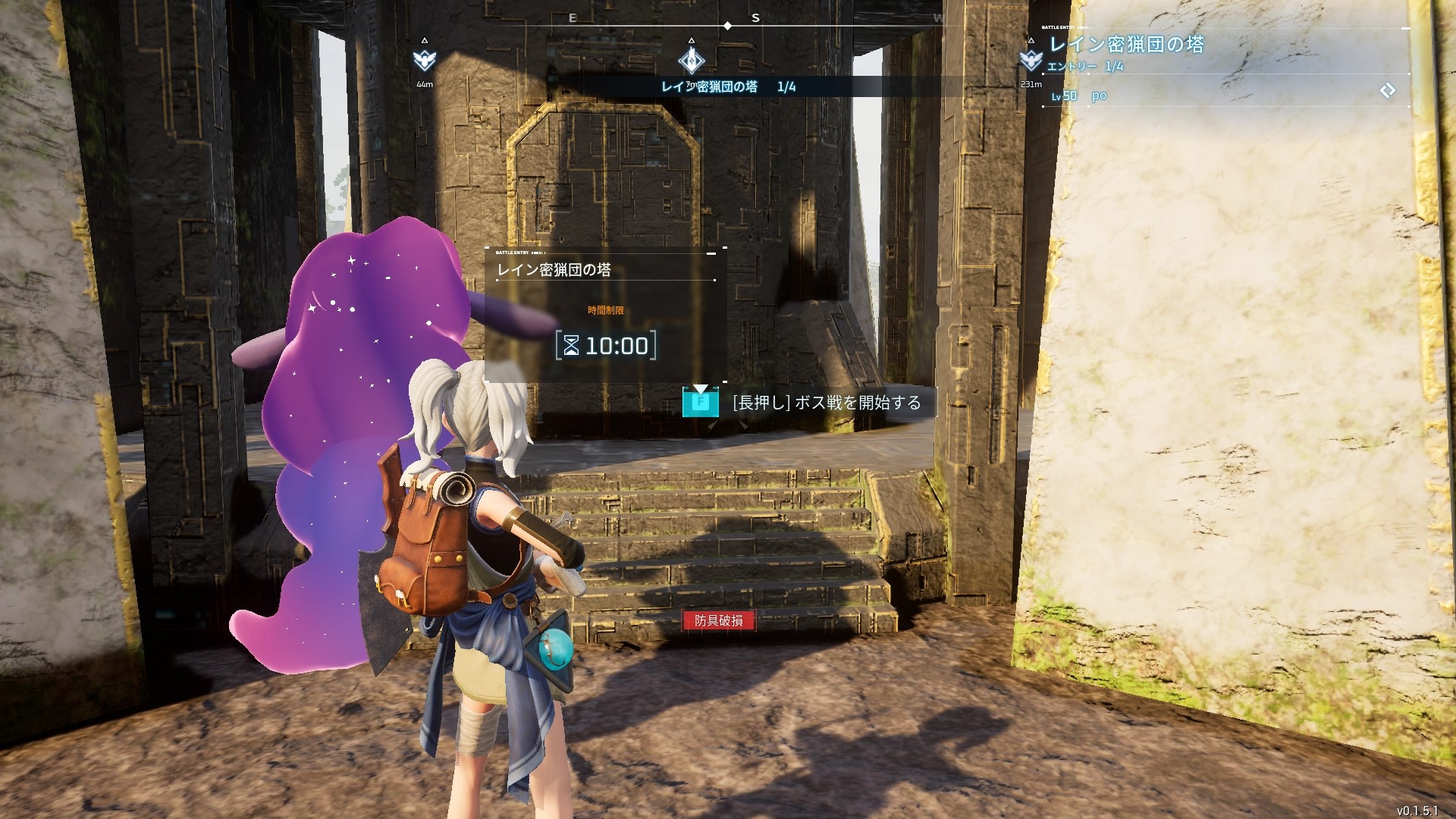The width and height of the screenshot is (1456, 819).
Task: Select the compass marker showing 231m
Action: coord(1030,60)
